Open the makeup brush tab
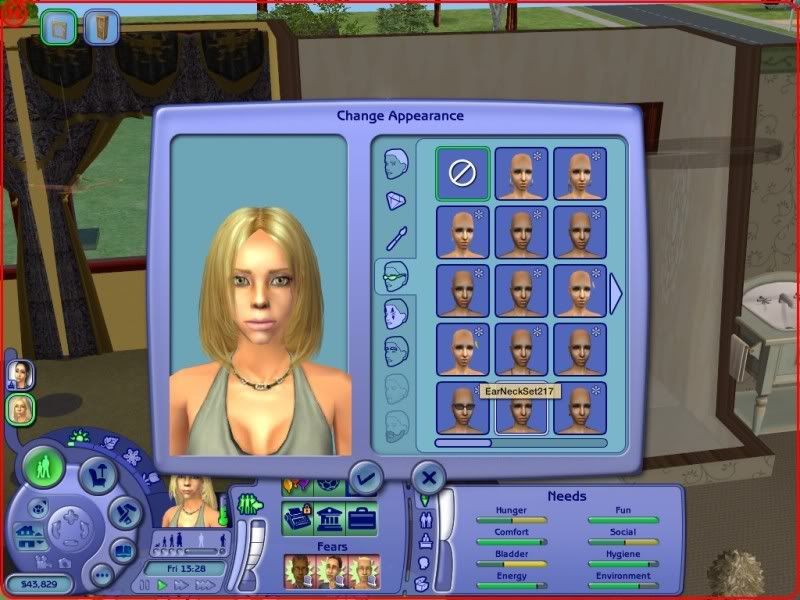 396,238
